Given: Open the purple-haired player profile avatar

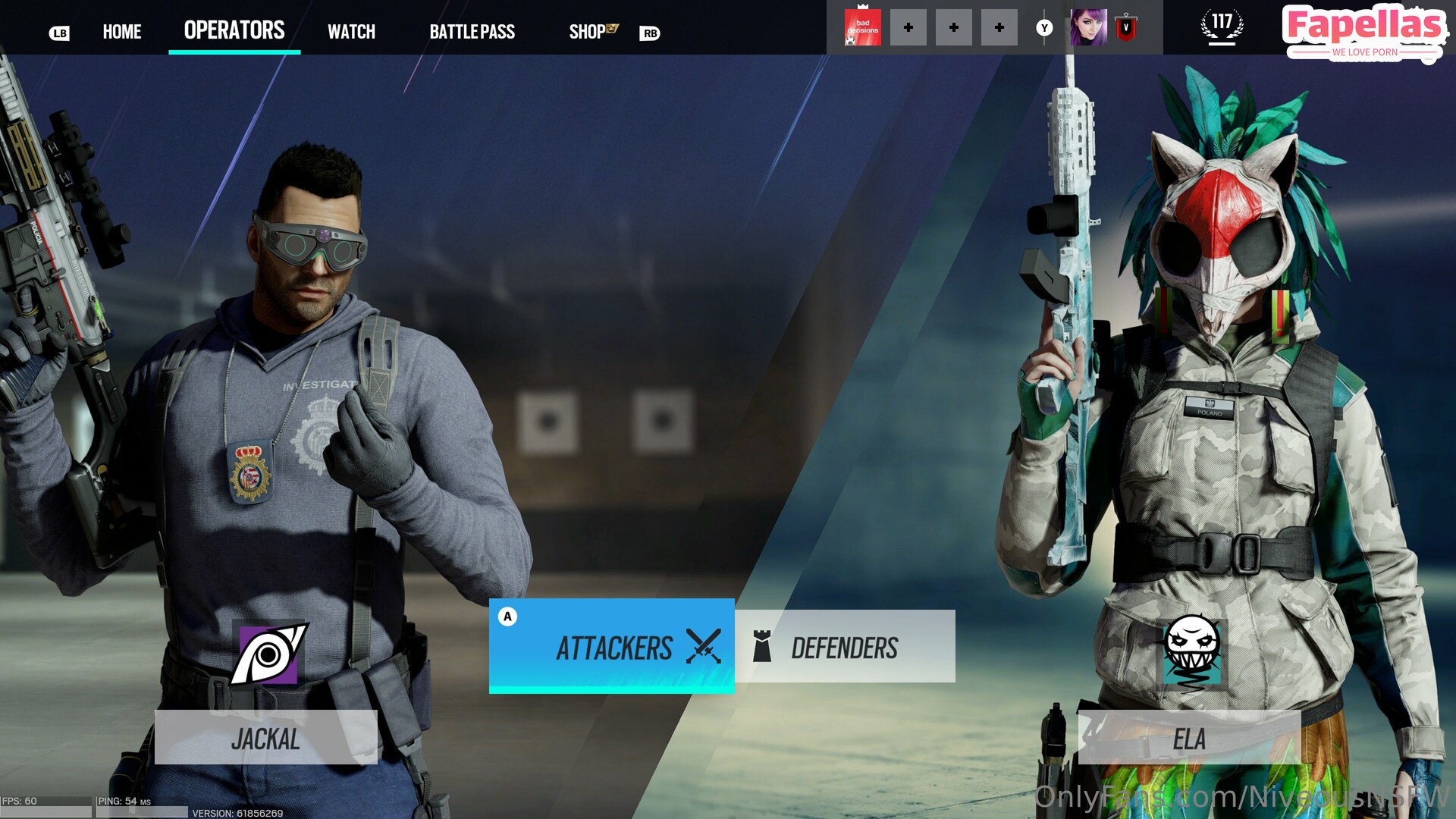Looking at the screenshot, I should click(1088, 28).
